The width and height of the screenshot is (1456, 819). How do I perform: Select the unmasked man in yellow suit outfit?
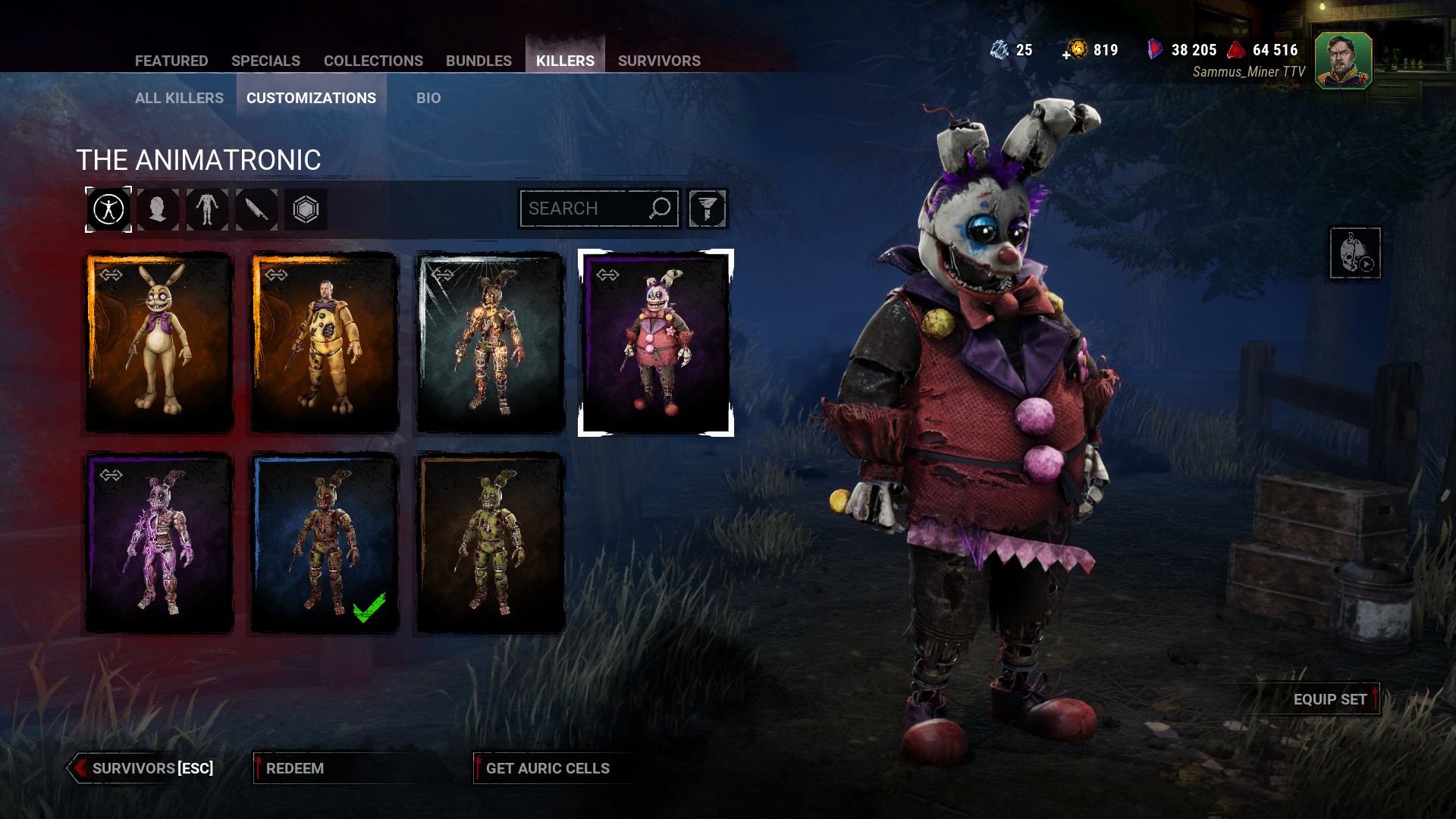click(x=325, y=343)
